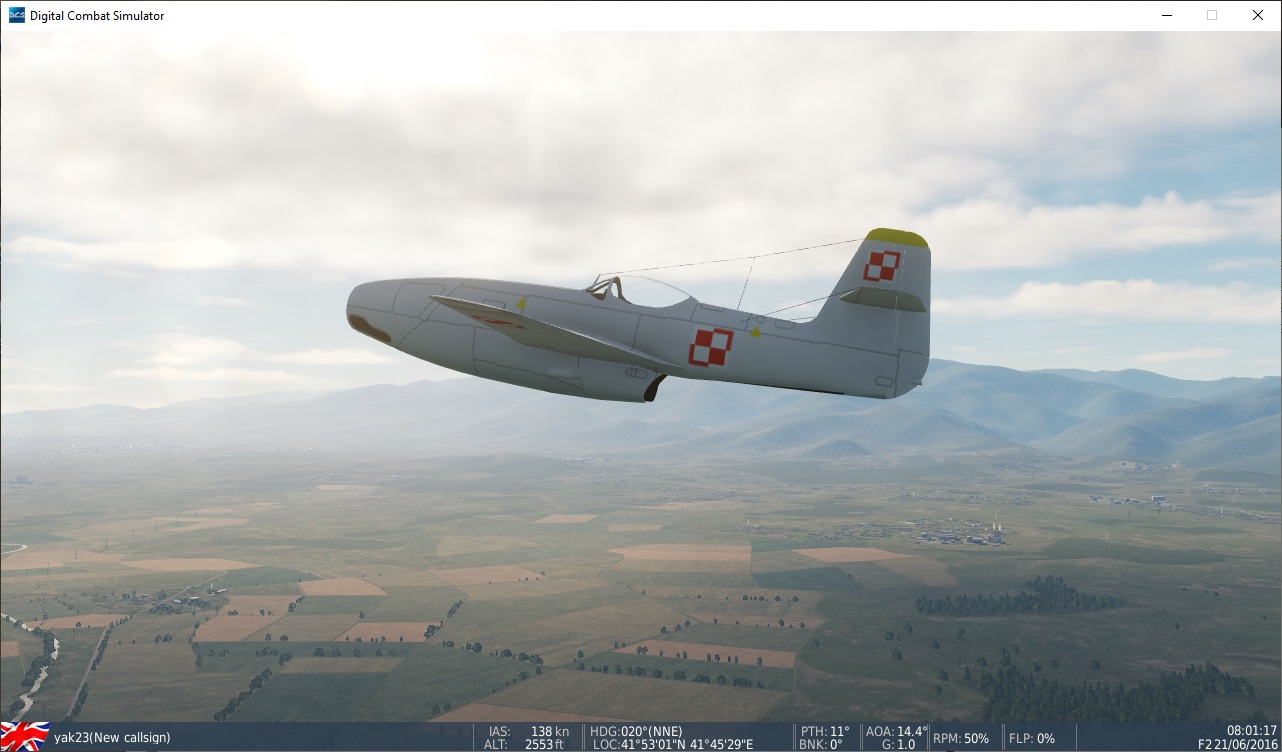Screen dimensions: 1282x752
Task: Click the RPM engine indicator showing 50%
Action: point(960,738)
